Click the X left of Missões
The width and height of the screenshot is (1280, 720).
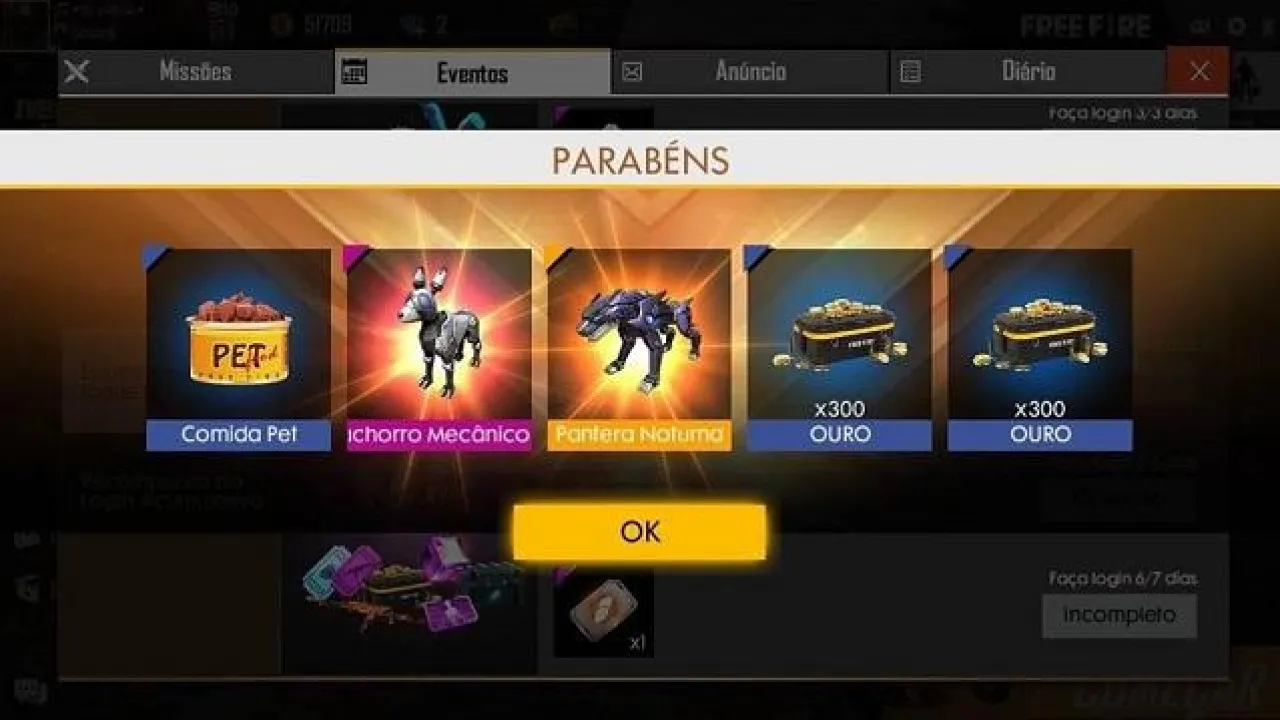click(75, 70)
